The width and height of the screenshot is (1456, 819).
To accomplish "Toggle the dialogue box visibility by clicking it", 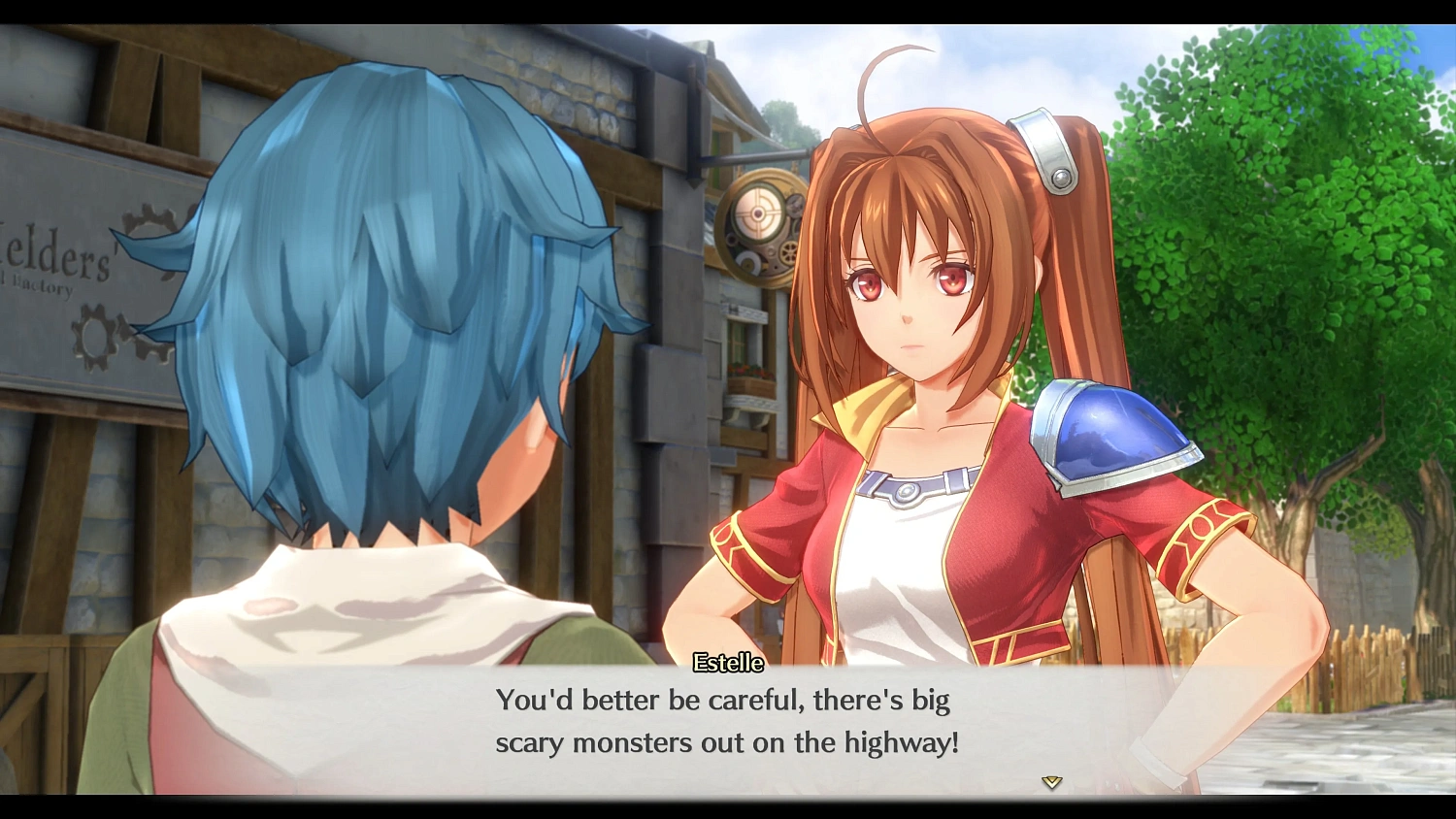I will 728,723.
